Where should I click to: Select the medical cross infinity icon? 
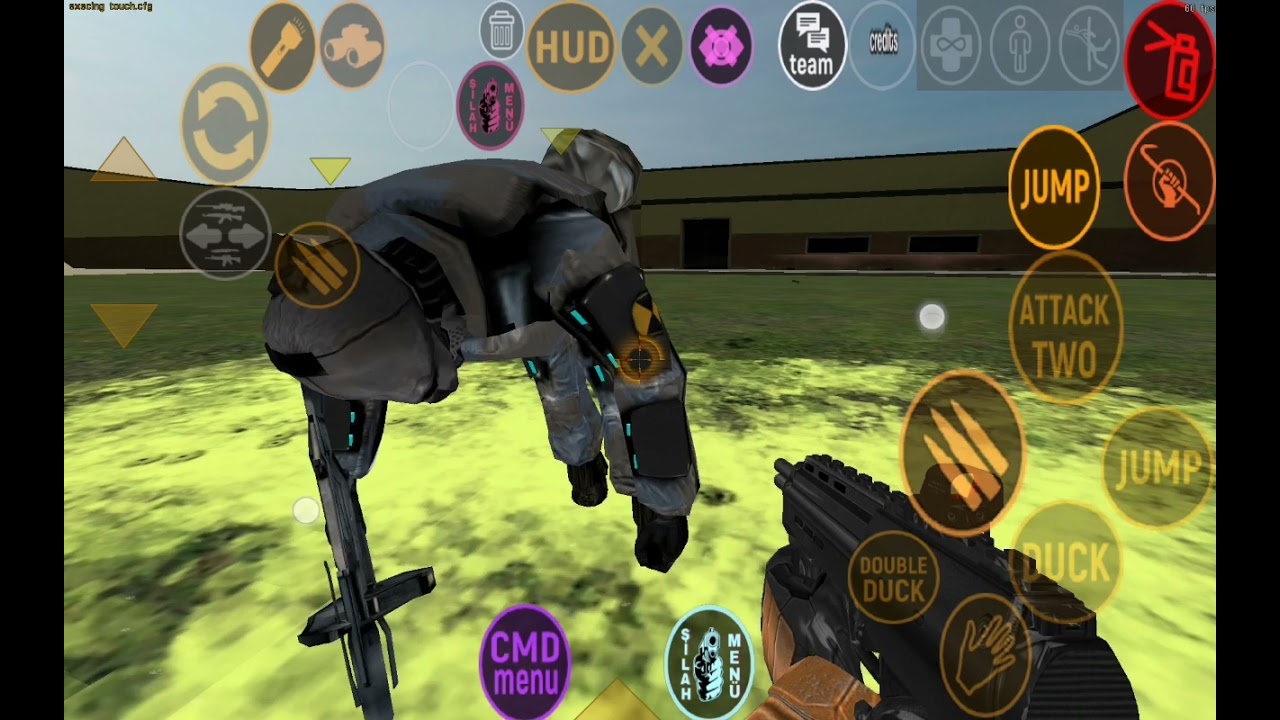[950, 45]
